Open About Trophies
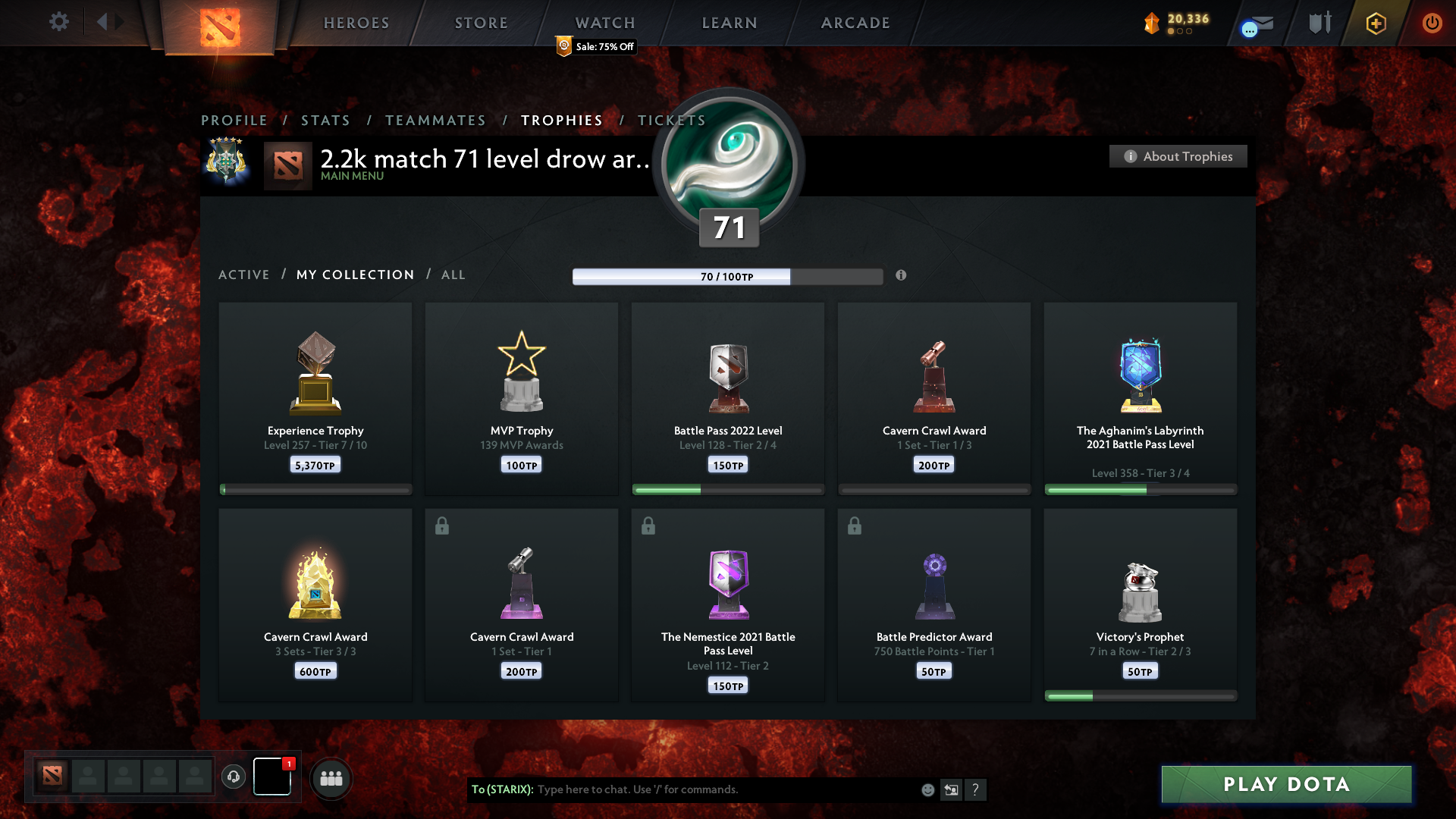 1178,156
